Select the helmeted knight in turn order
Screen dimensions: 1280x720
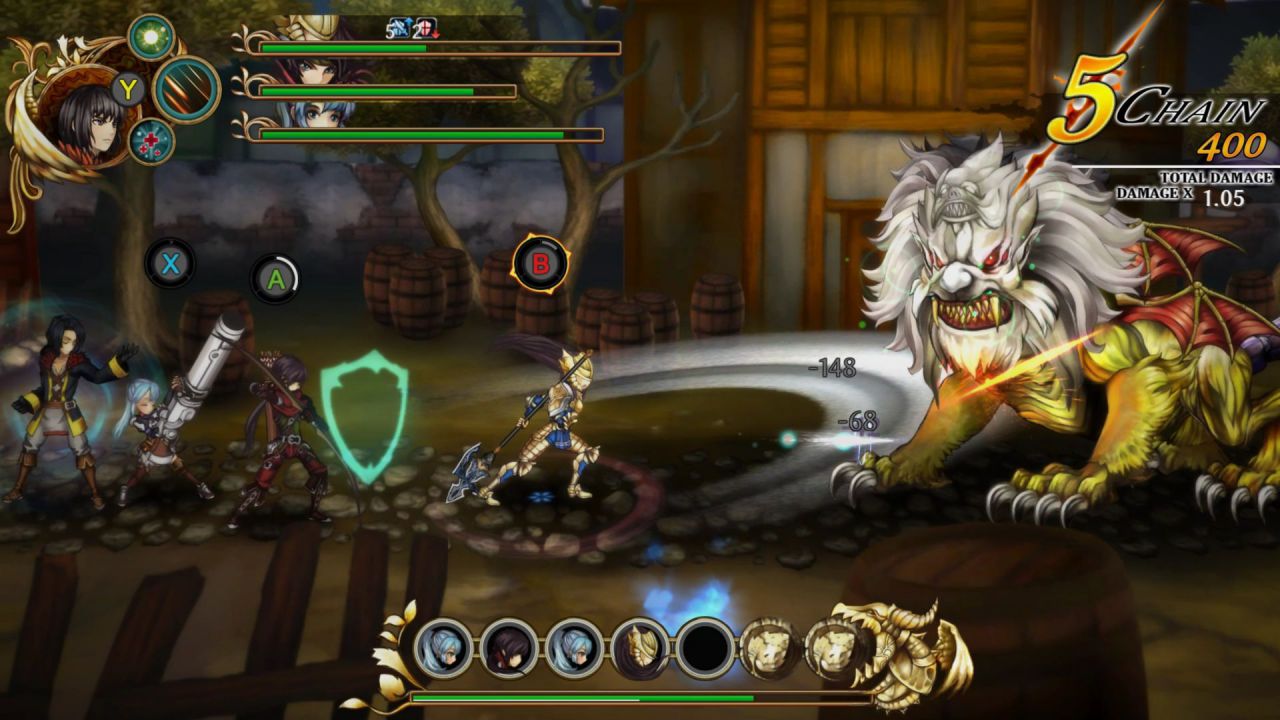(640, 650)
